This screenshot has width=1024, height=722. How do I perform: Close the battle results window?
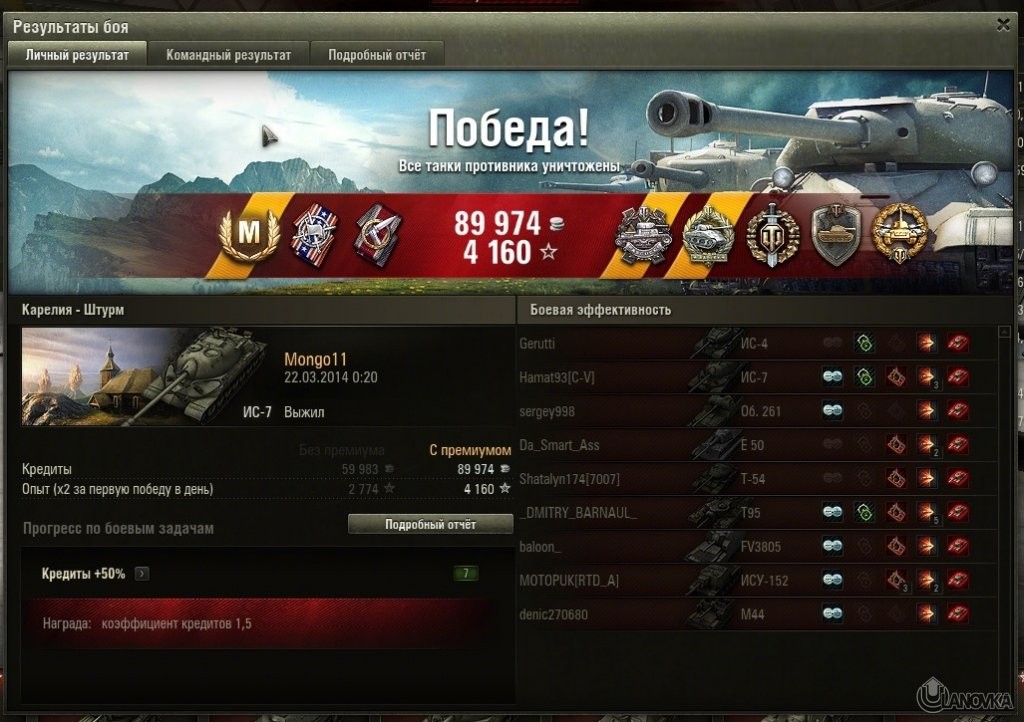(1003, 26)
